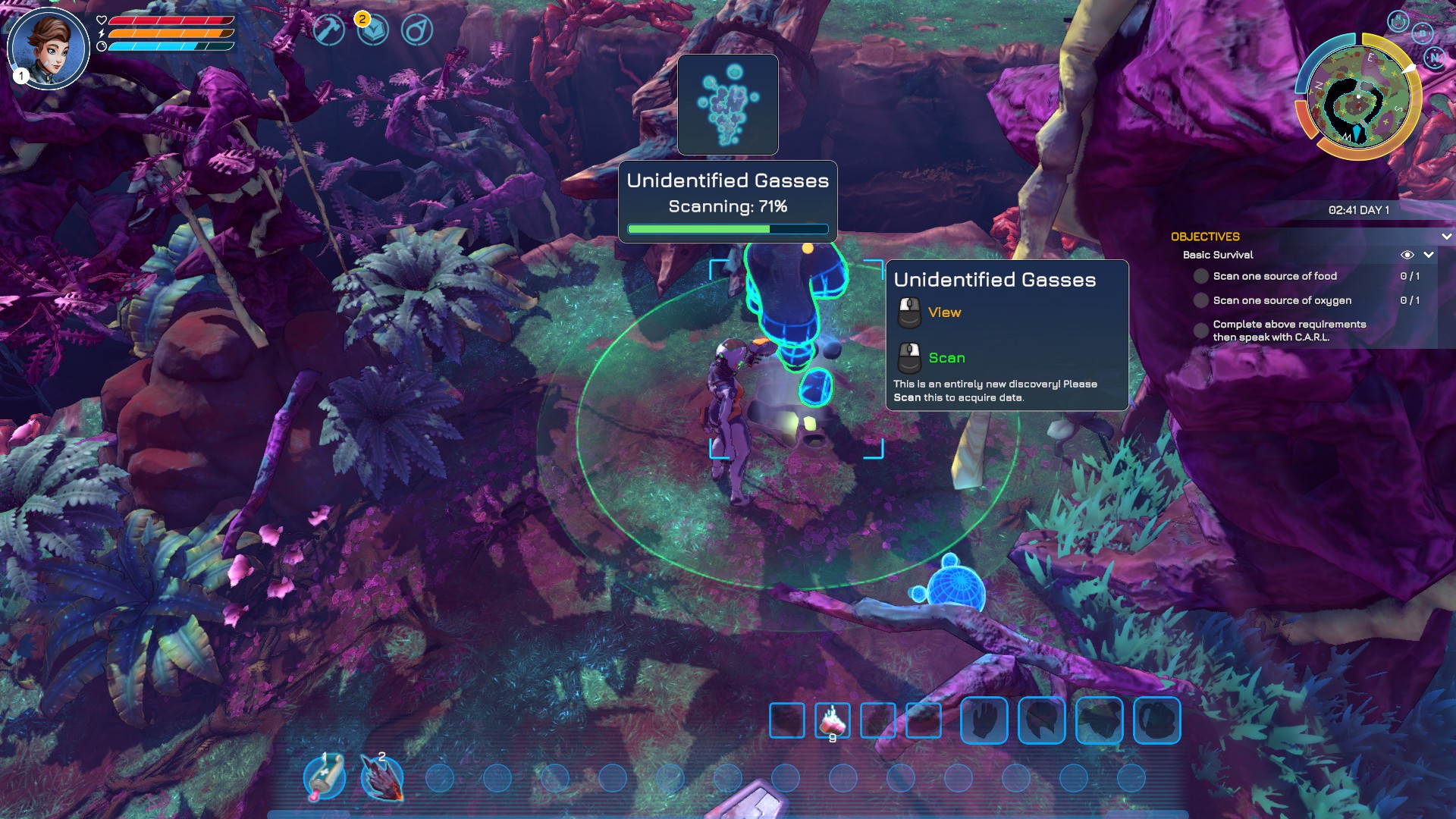The height and width of the screenshot is (819, 1456).
Task: Select the red crystal shard hotbar slot
Action: [382, 777]
